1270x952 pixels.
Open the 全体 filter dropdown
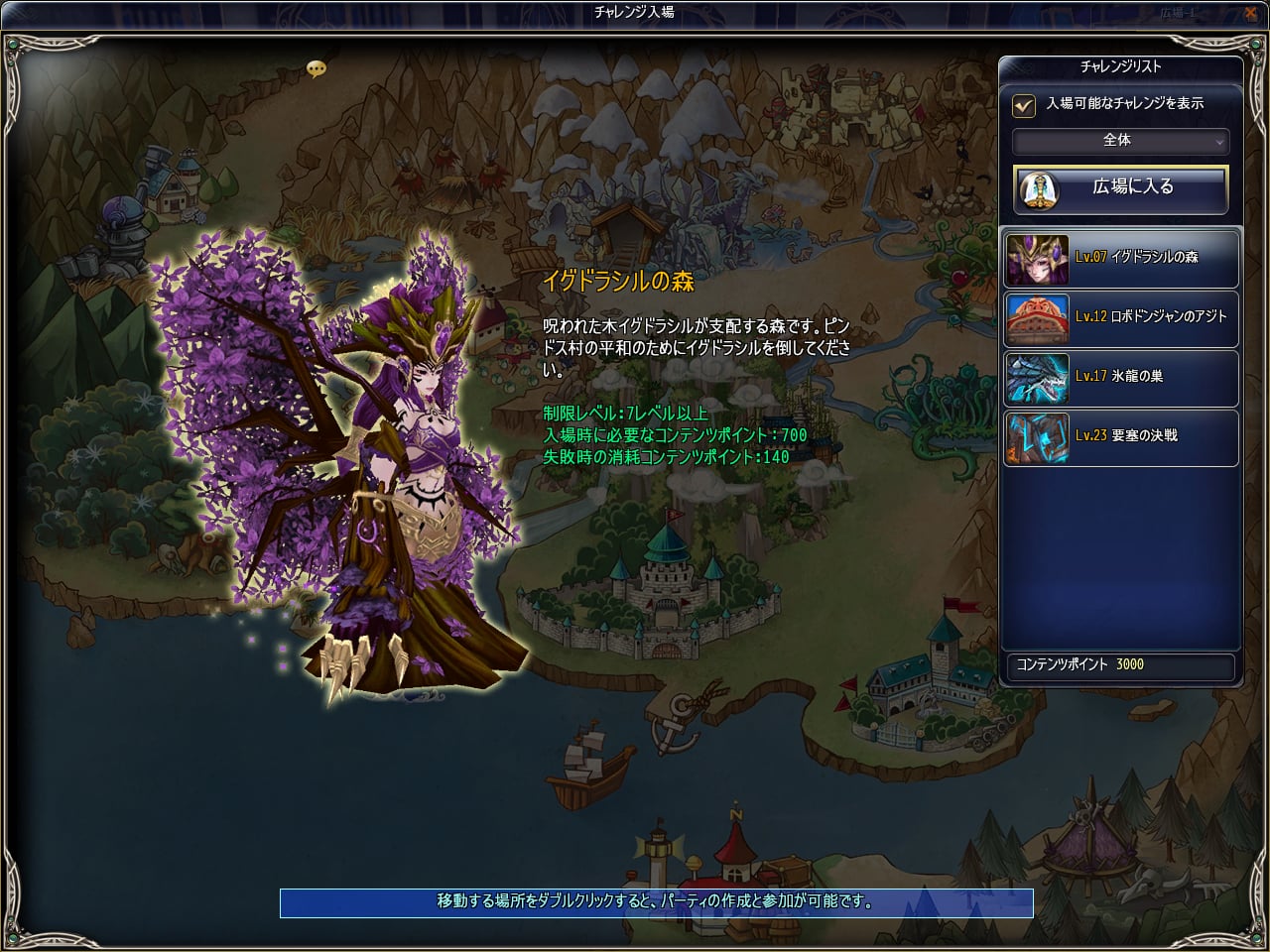(1120, 141)
